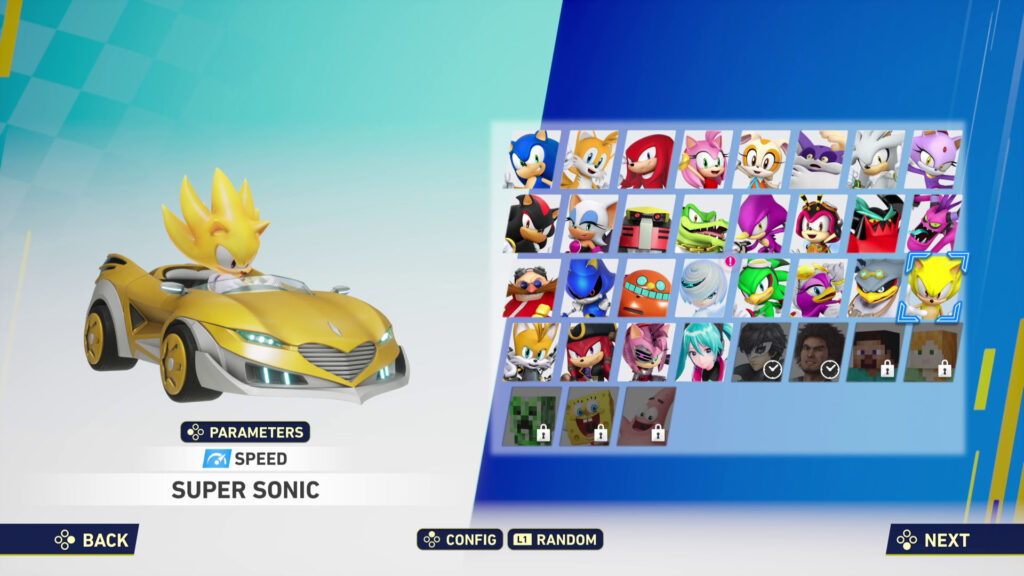This screenshot has height=576, width=1024.
Task: Choose Cream the Rabbit tile
Action: click(x=761, y=160)
